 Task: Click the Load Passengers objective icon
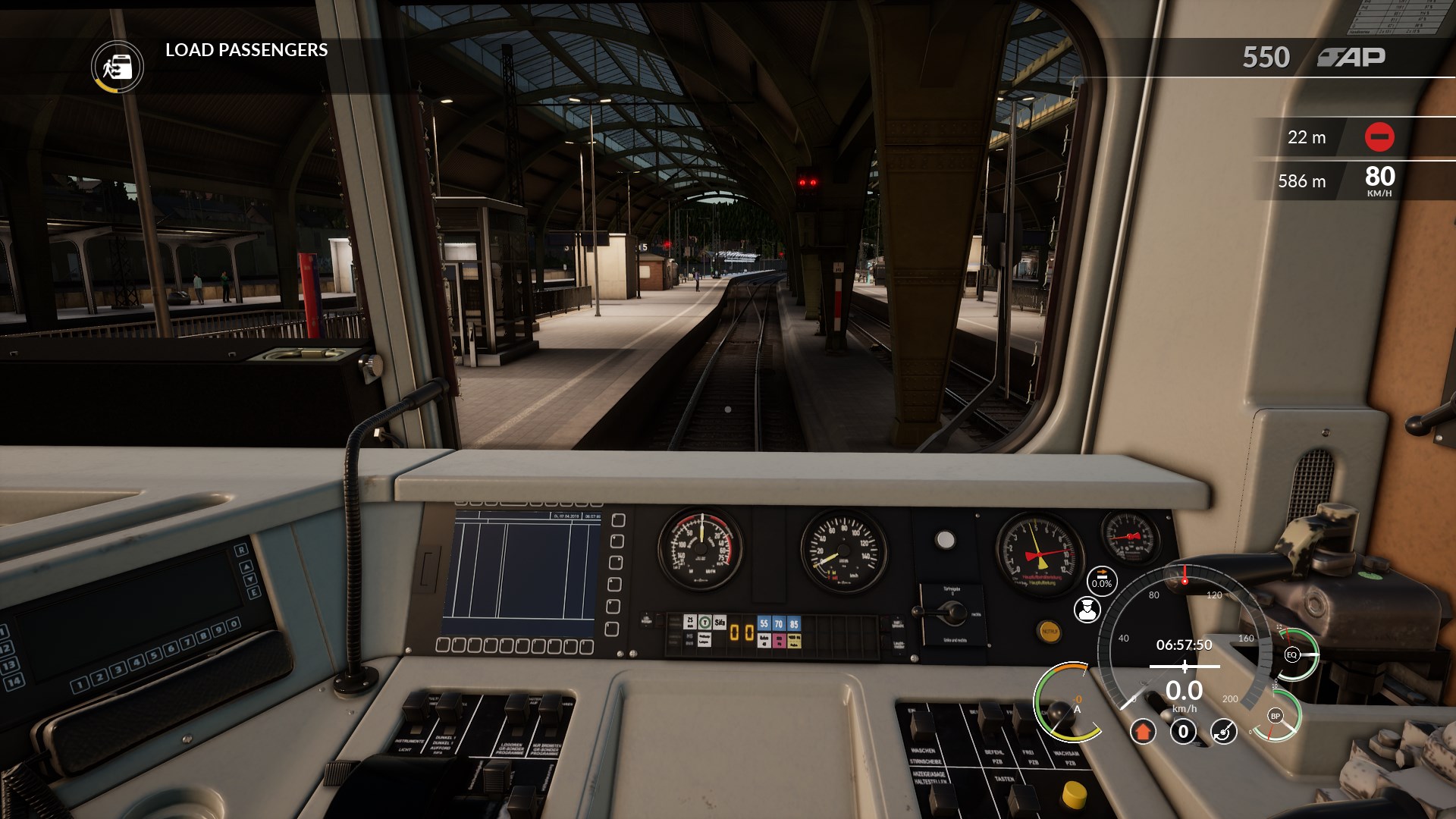click(x=118, y=67)
